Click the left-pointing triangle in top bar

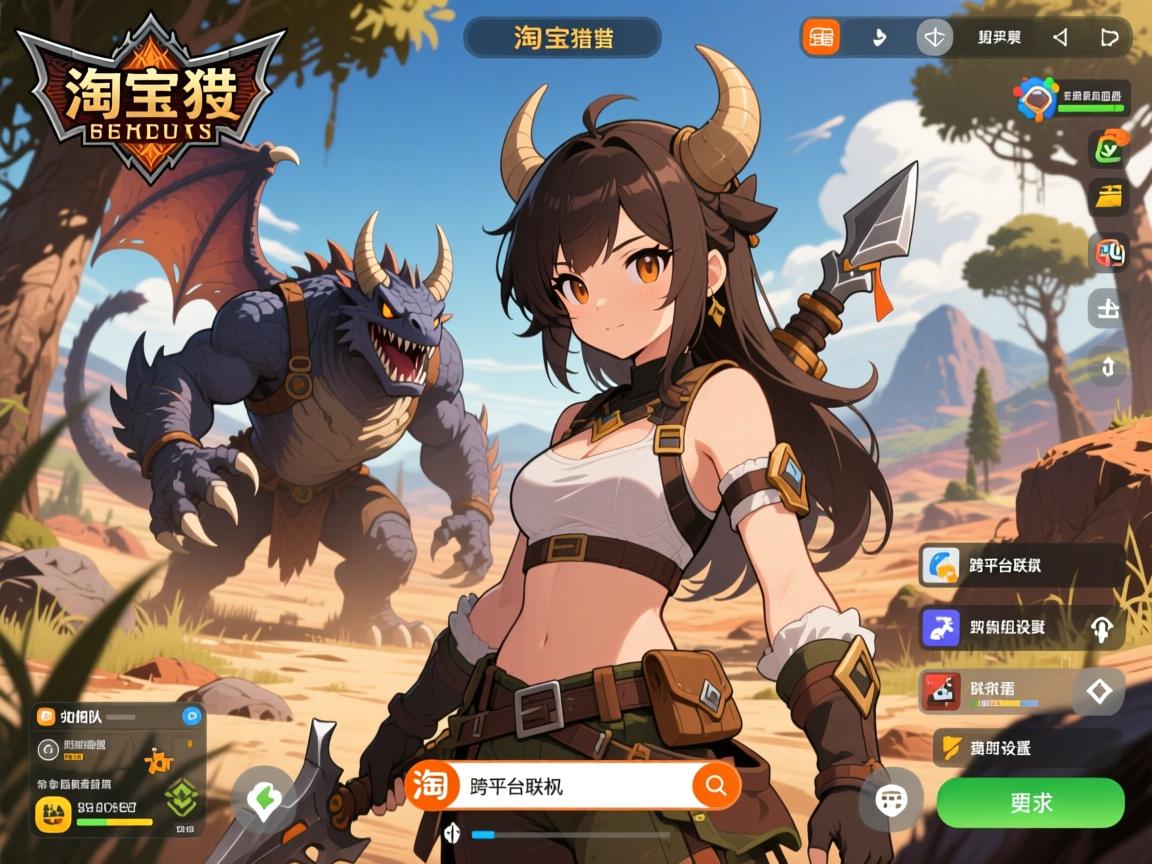pos(1060,38)
